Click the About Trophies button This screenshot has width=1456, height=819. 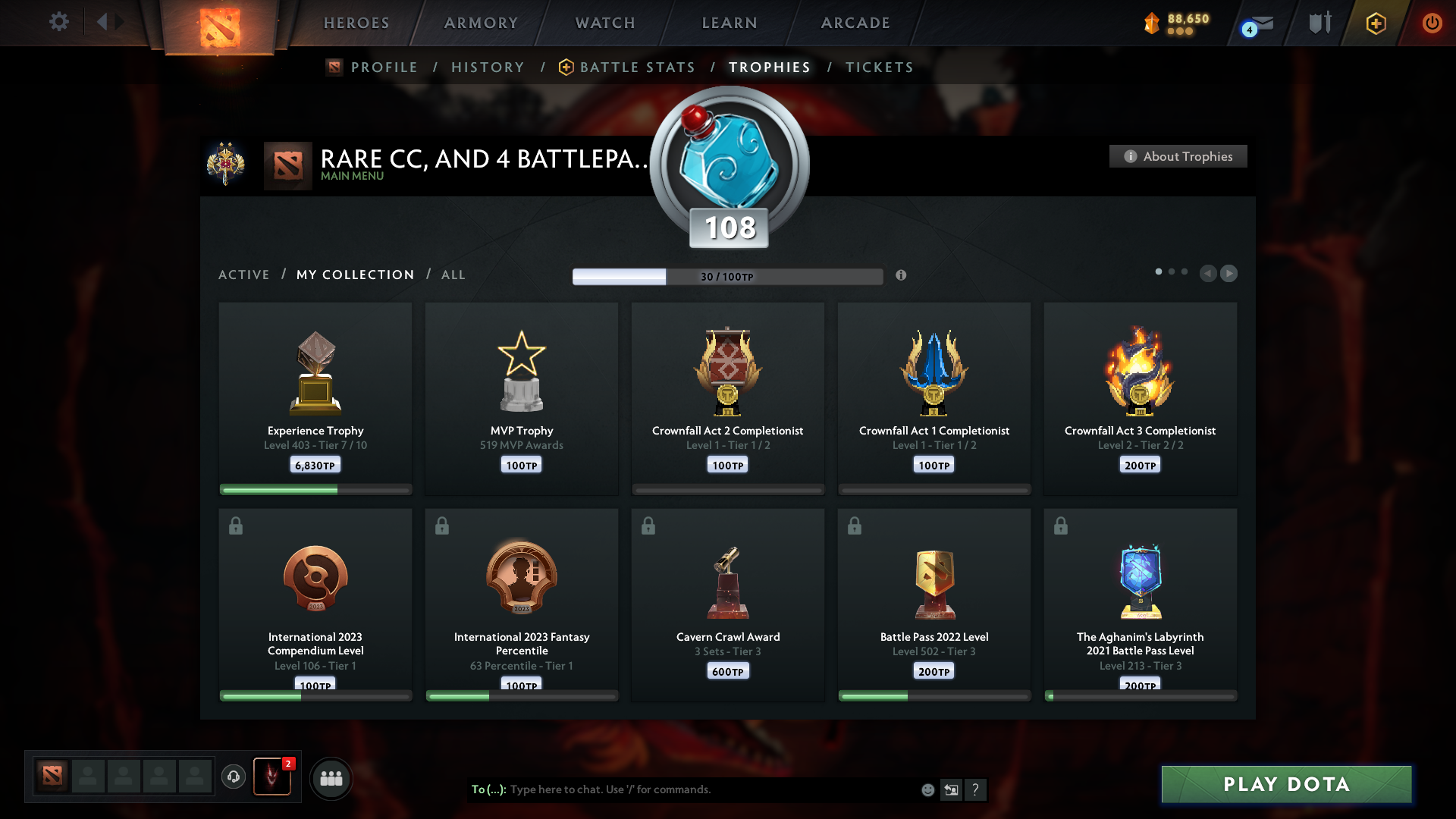click(1178, 156)
